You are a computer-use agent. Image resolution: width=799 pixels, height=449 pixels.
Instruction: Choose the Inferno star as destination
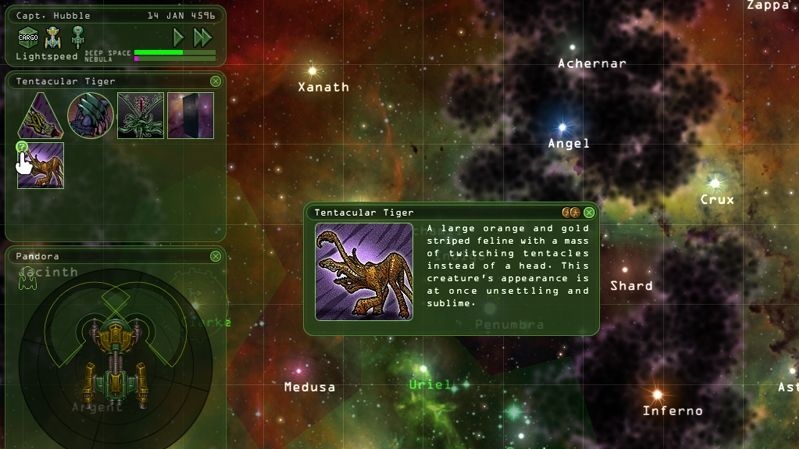point(657,394)
